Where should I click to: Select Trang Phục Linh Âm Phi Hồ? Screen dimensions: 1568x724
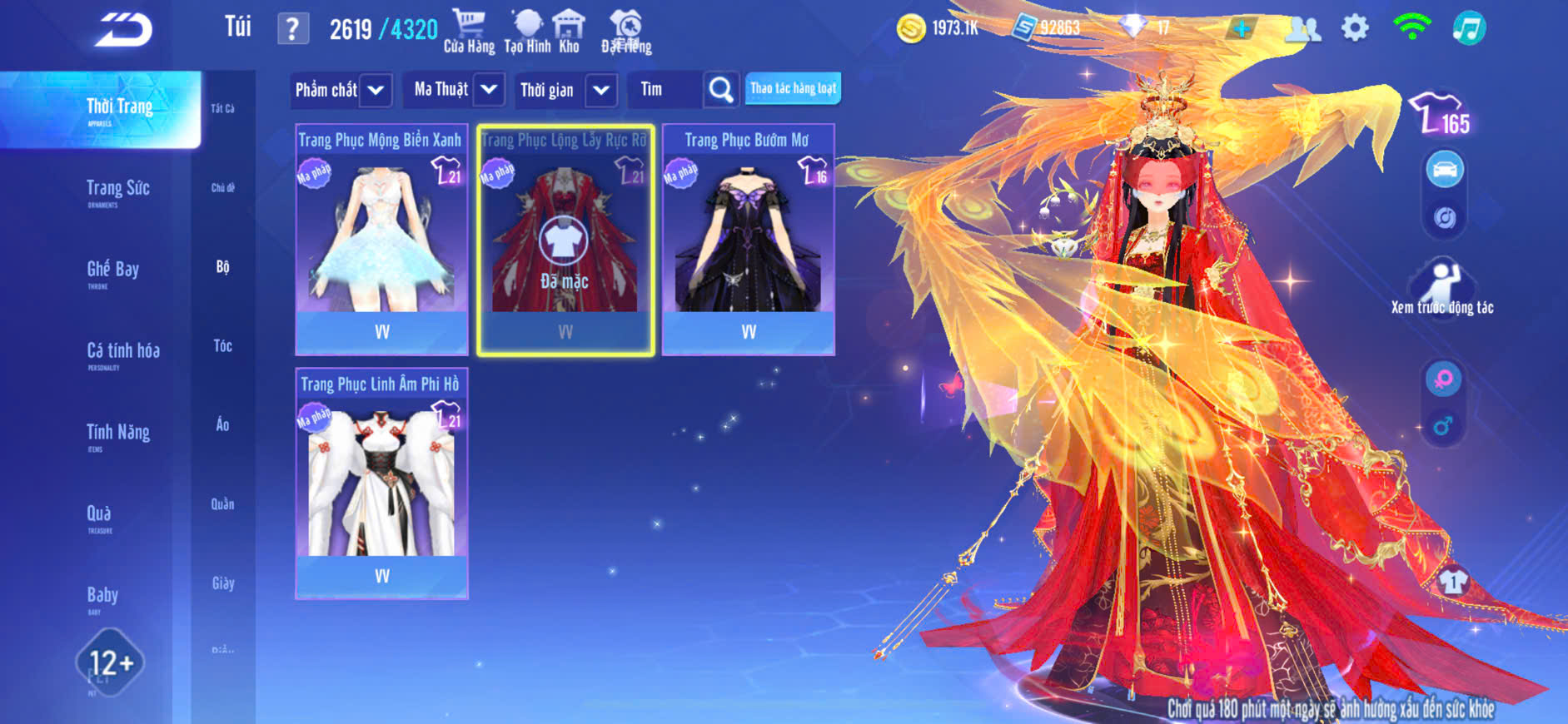(x=381, y=483)
